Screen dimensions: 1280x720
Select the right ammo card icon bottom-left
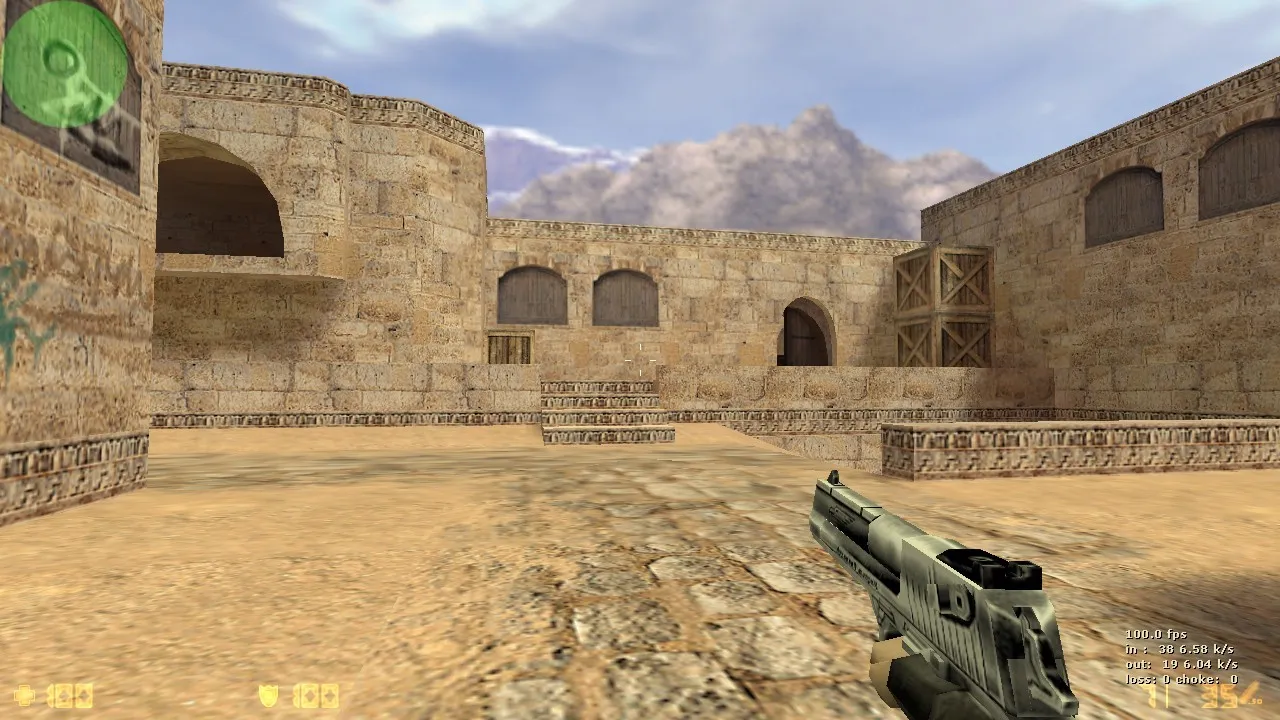click(82, 697)
